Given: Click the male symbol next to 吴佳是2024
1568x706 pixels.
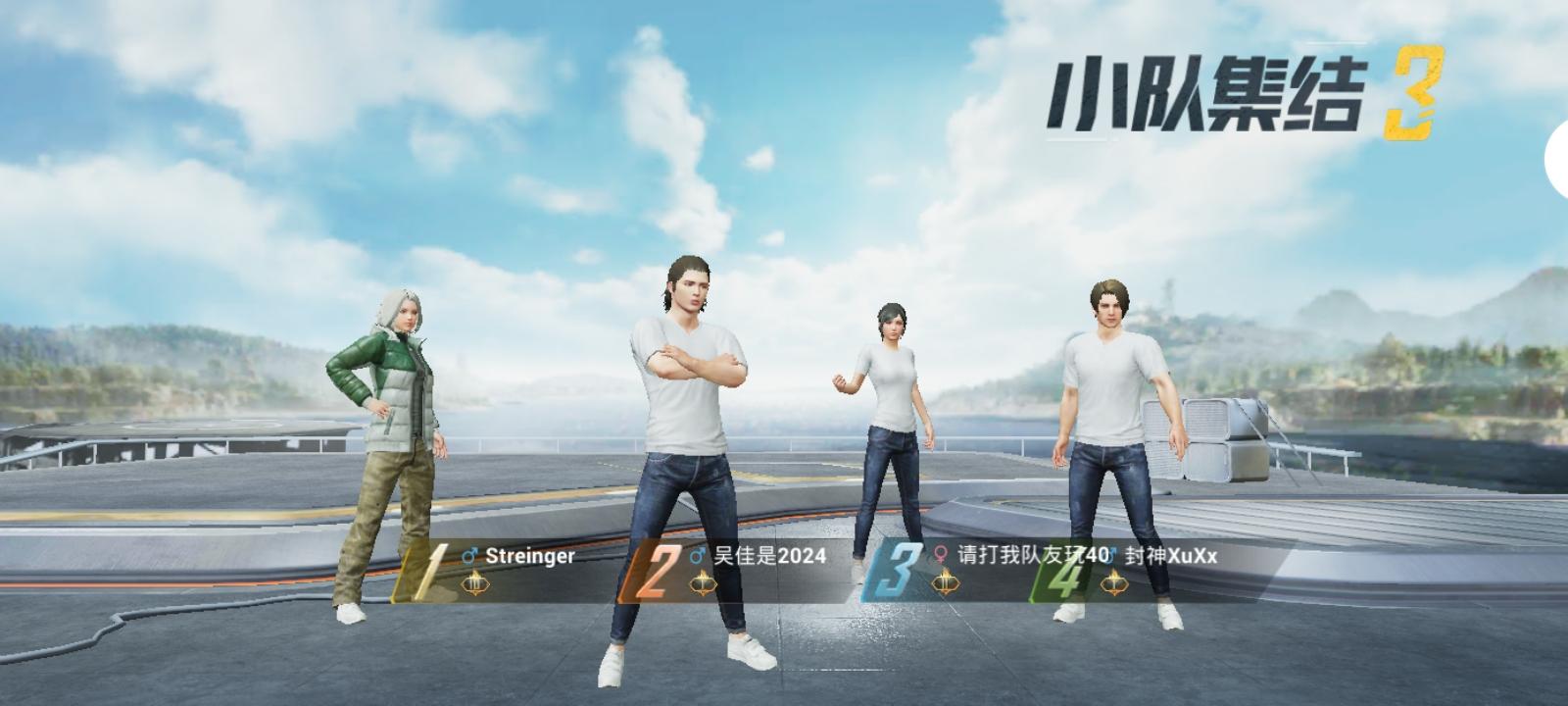Looking at the screenshot, I should tap(698, 556).
